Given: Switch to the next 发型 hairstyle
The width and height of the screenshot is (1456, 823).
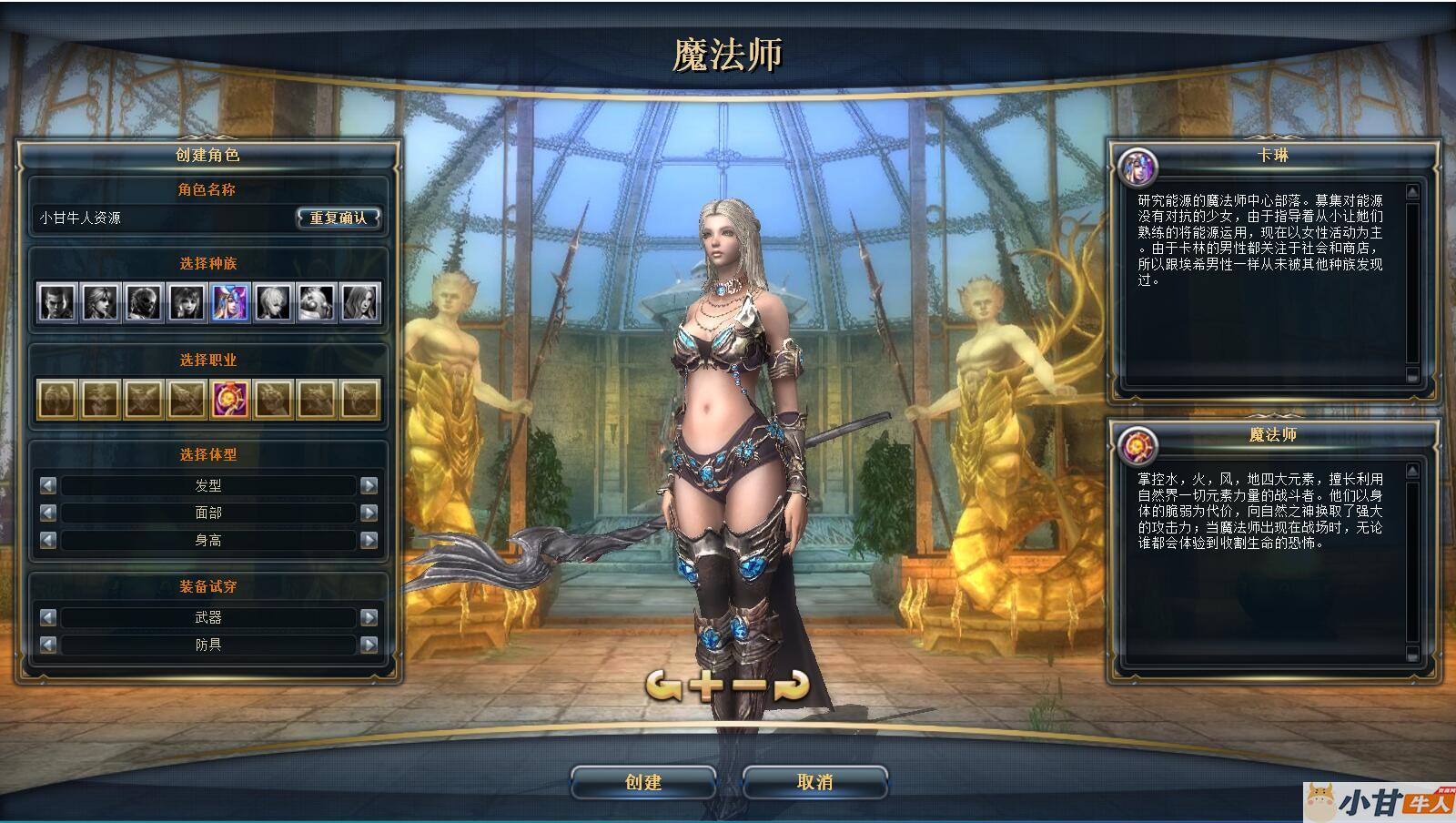Looking at the screenshot, I should 369,485.
